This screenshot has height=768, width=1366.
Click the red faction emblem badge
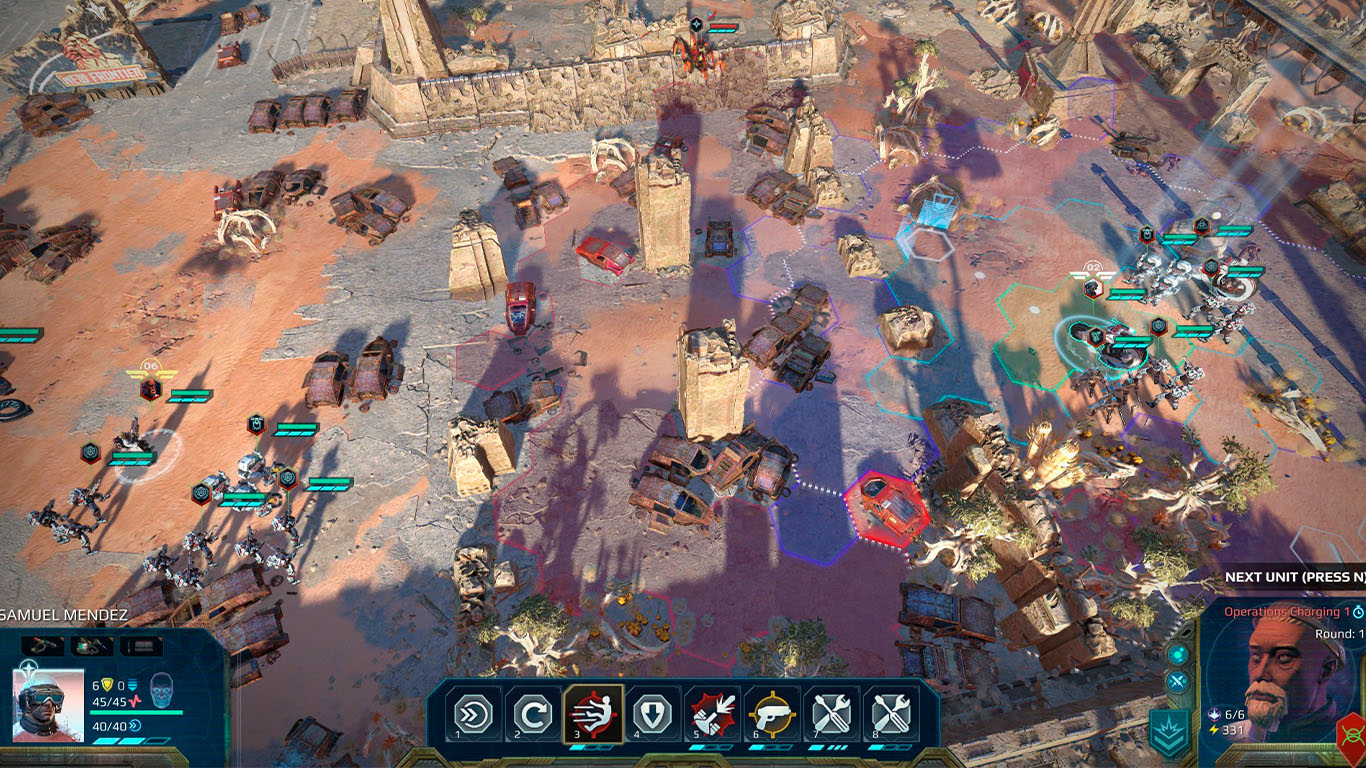pyautogui.click(x=1351, y=738)
